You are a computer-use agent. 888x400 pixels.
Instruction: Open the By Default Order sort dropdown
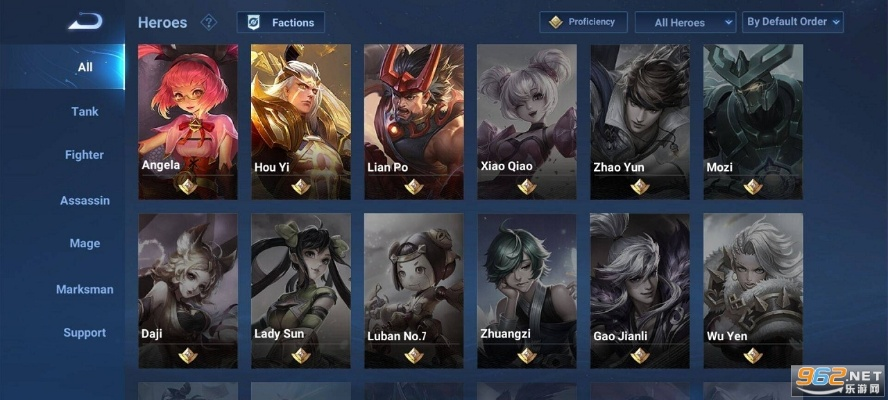(792, 22)
